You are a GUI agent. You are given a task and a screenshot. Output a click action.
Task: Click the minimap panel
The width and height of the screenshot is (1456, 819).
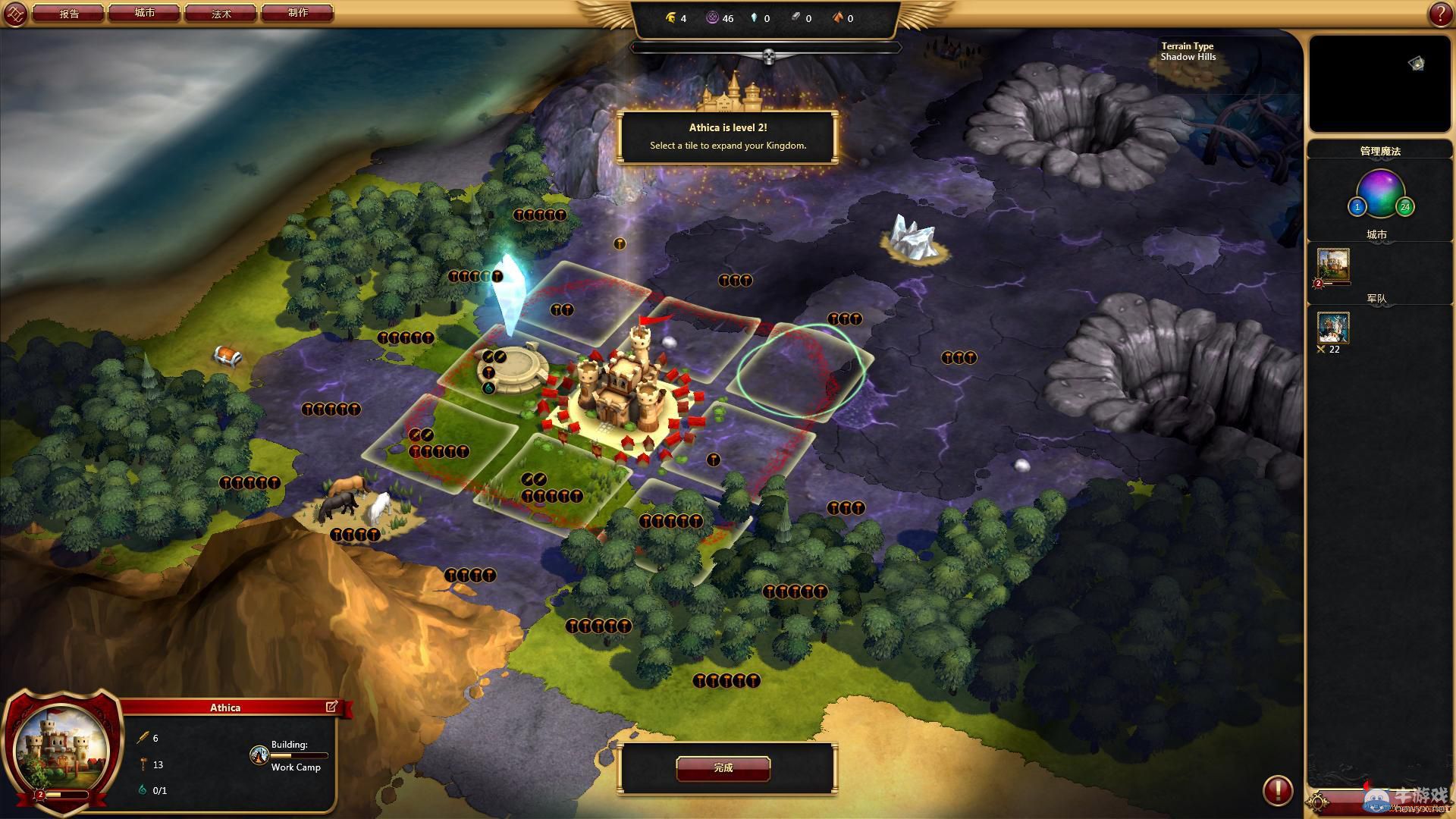pyautogui.click(x=1379, y=83)
